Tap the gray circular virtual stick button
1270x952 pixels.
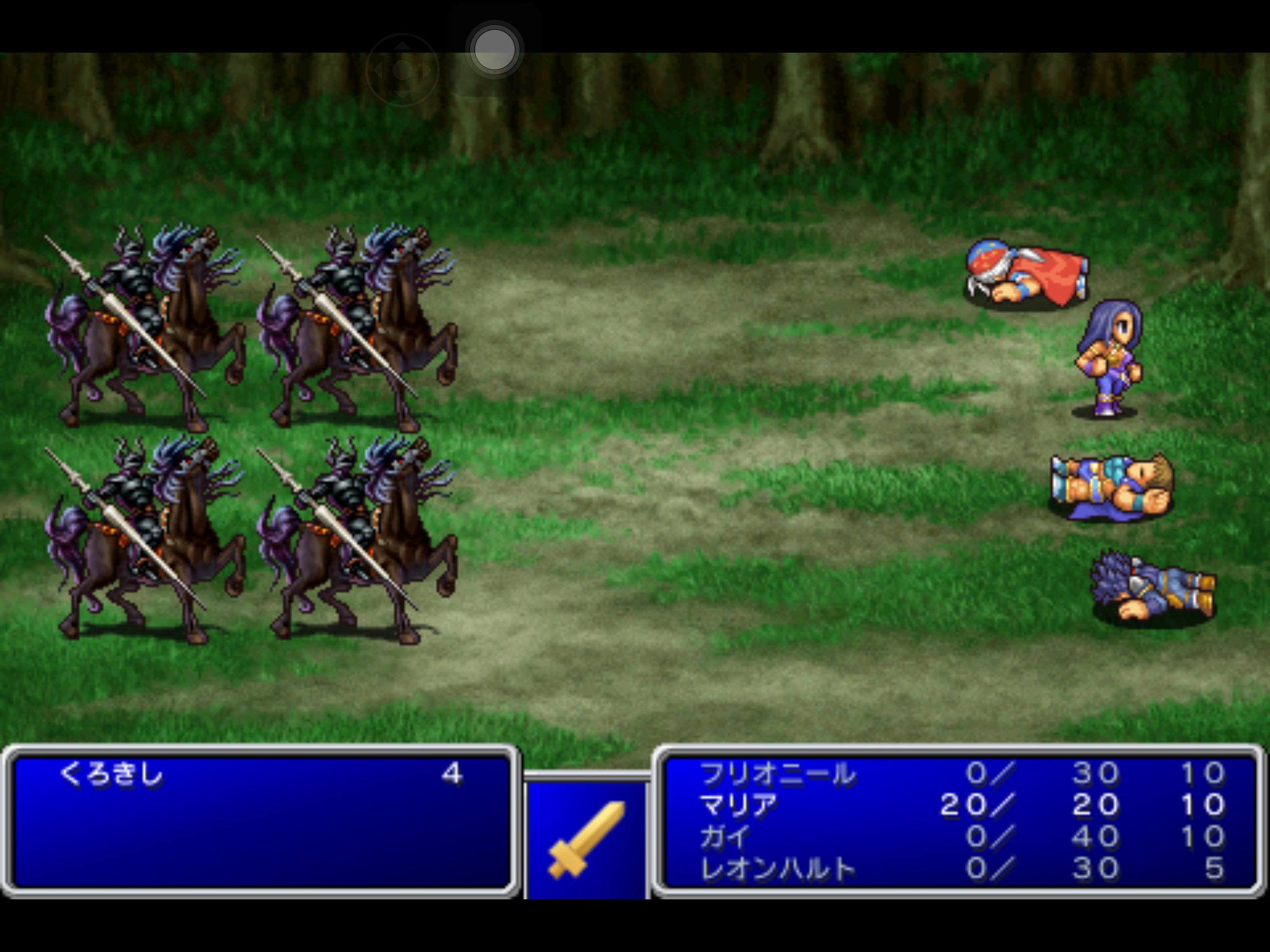tap(494, 50)
